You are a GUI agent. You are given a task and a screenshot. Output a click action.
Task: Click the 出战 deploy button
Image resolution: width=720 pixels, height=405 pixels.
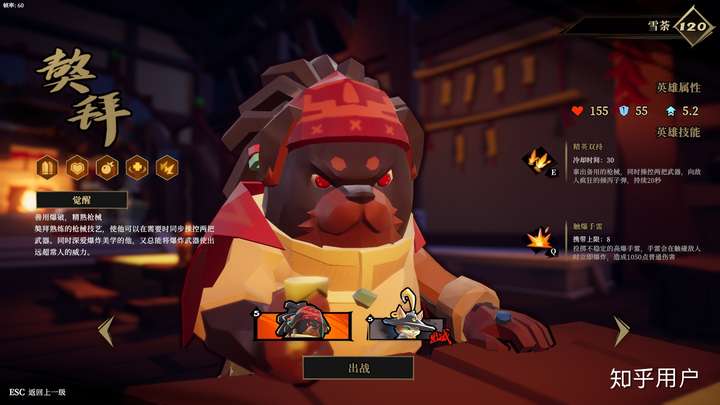[358, 368]
